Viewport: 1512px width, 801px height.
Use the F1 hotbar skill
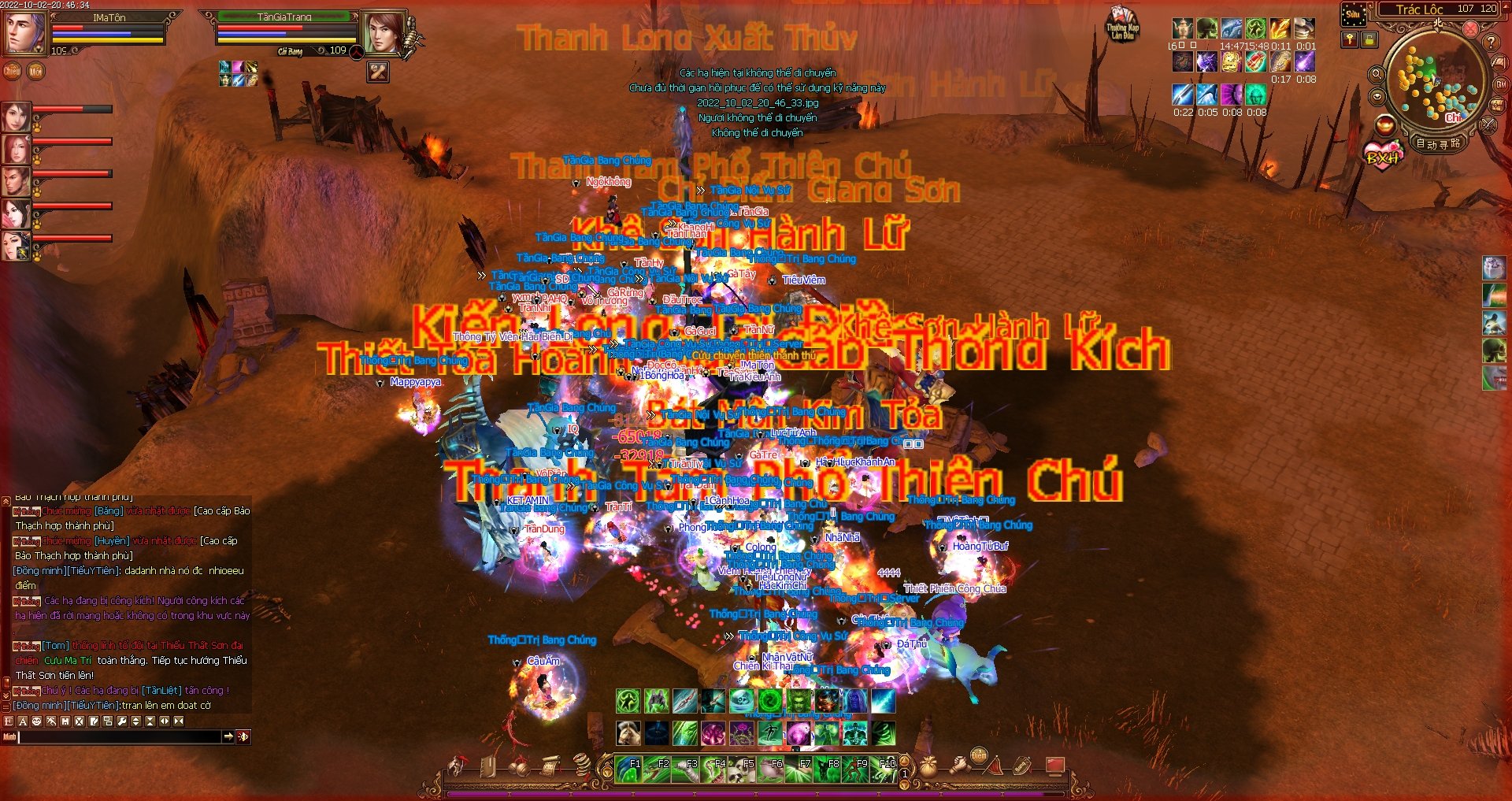tap(628, 769)
